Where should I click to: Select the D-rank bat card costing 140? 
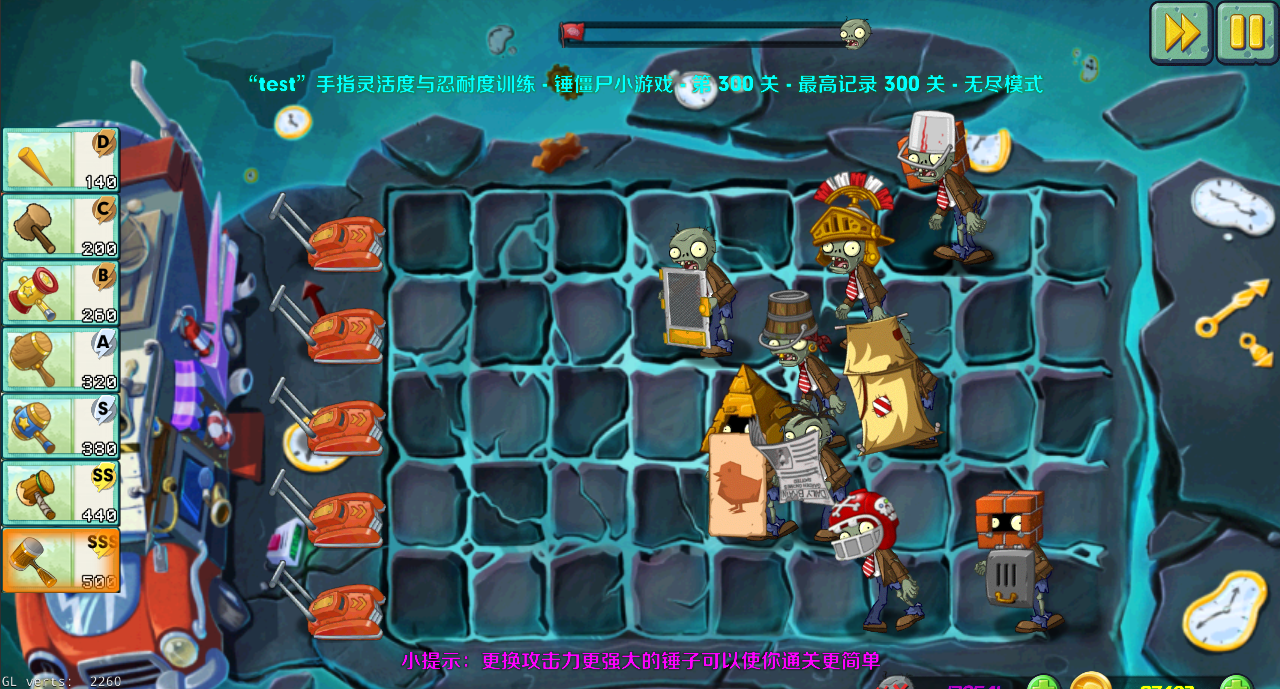(61, 160)
